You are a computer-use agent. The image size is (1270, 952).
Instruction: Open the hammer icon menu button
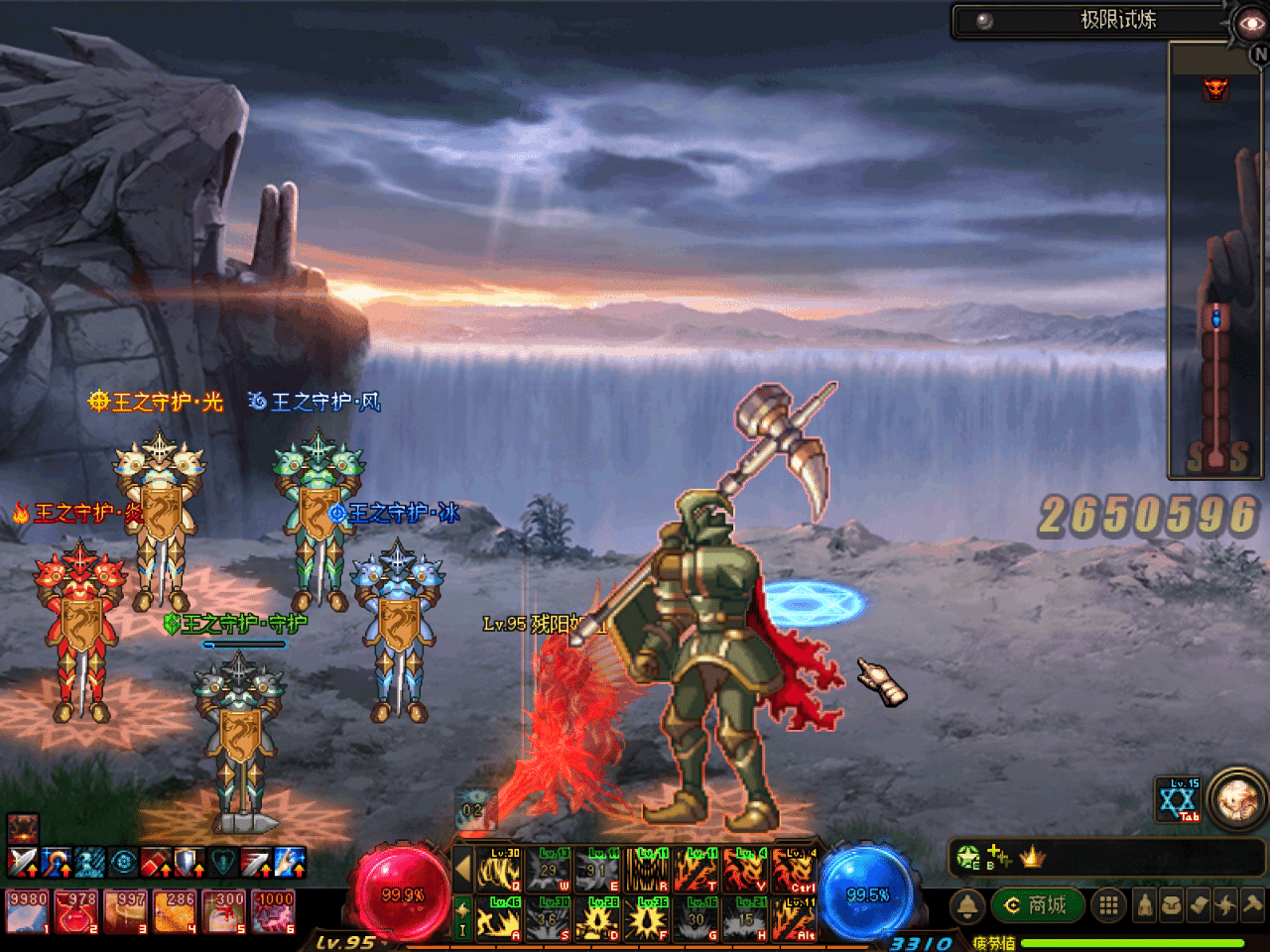(x=1254, y=905)
